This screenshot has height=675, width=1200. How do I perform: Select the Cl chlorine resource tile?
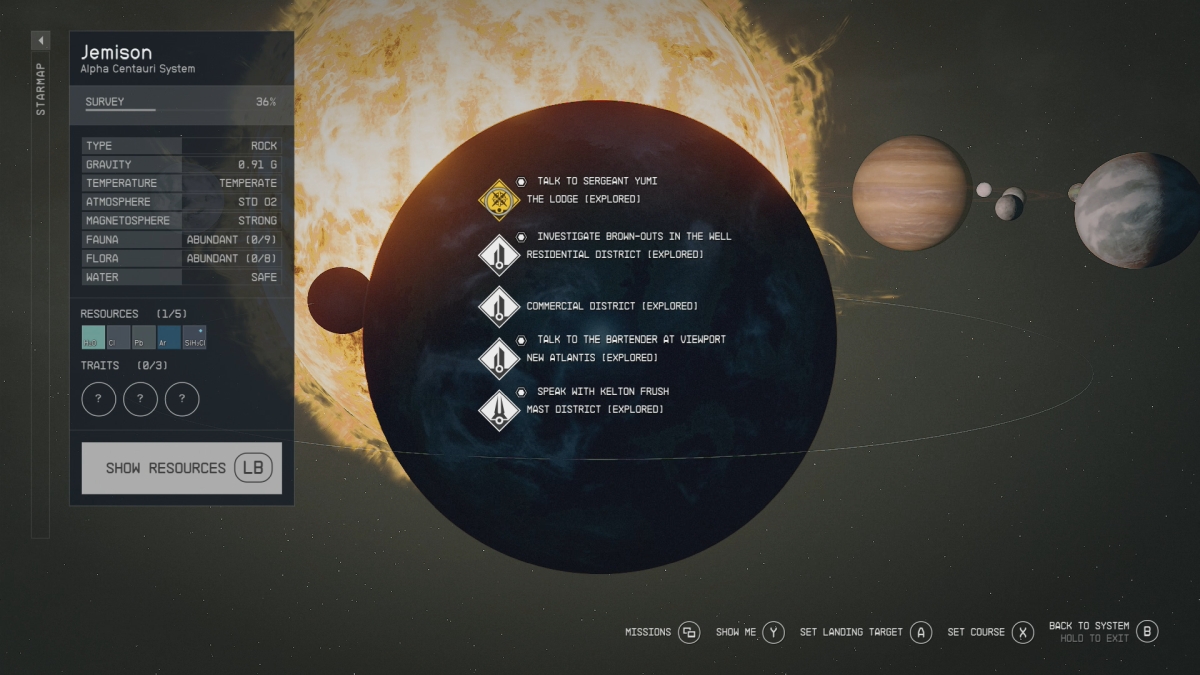pyautogui.click(x=118, y=337)
